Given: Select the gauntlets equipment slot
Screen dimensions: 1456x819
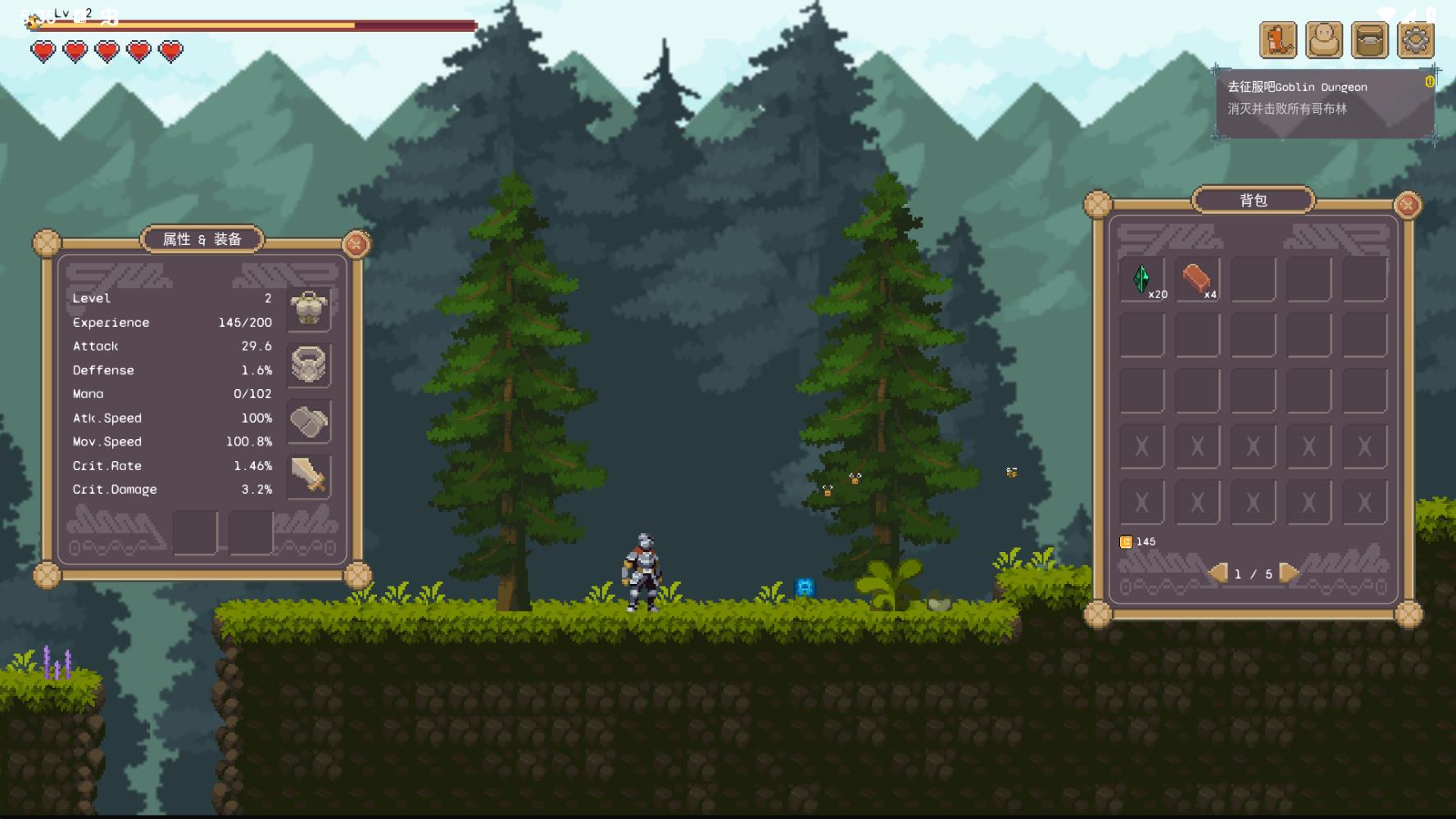Looking at the screenshot, I should [x=309, y=421].
